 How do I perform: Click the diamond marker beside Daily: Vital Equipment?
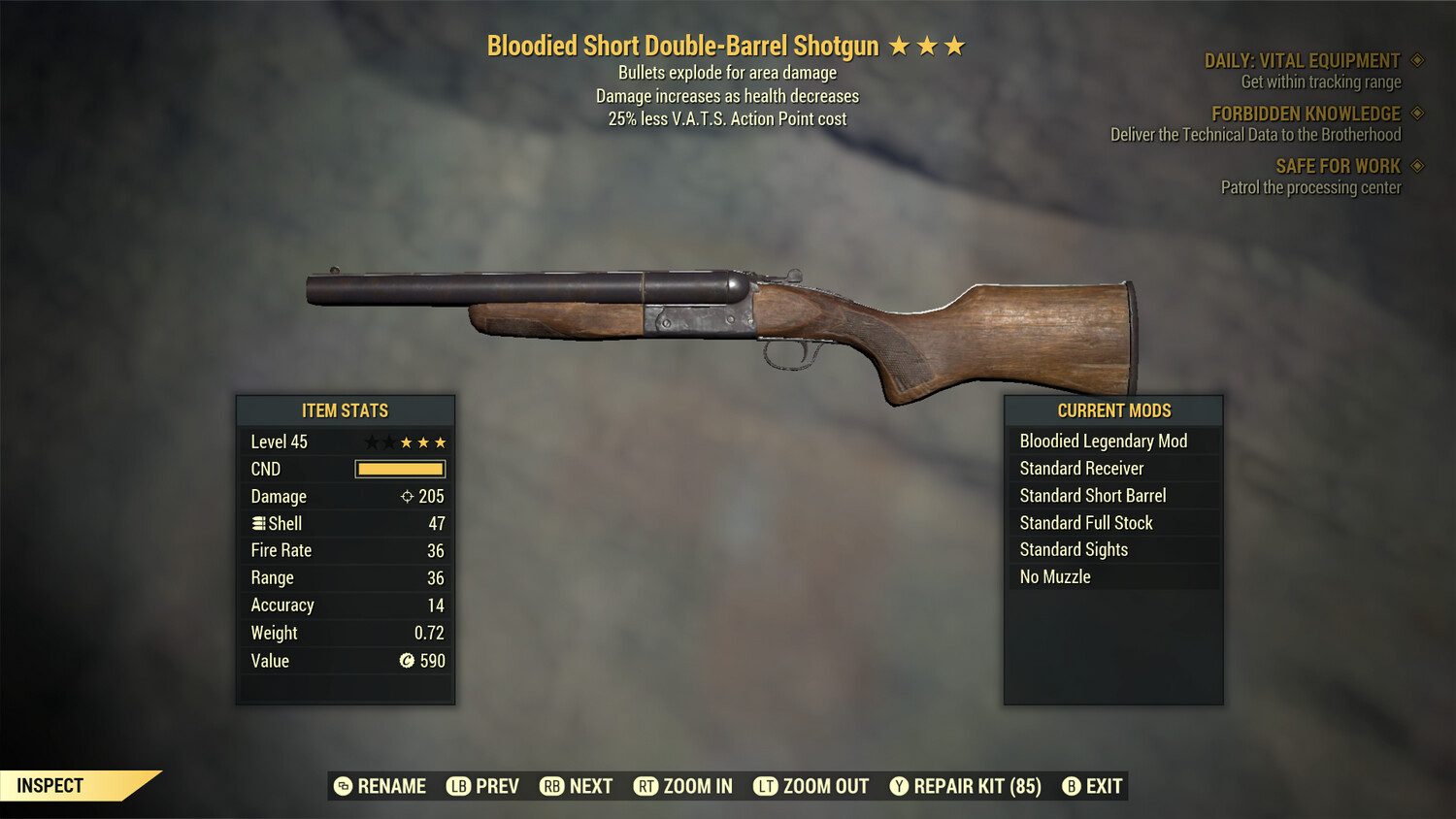point(1415,59)
